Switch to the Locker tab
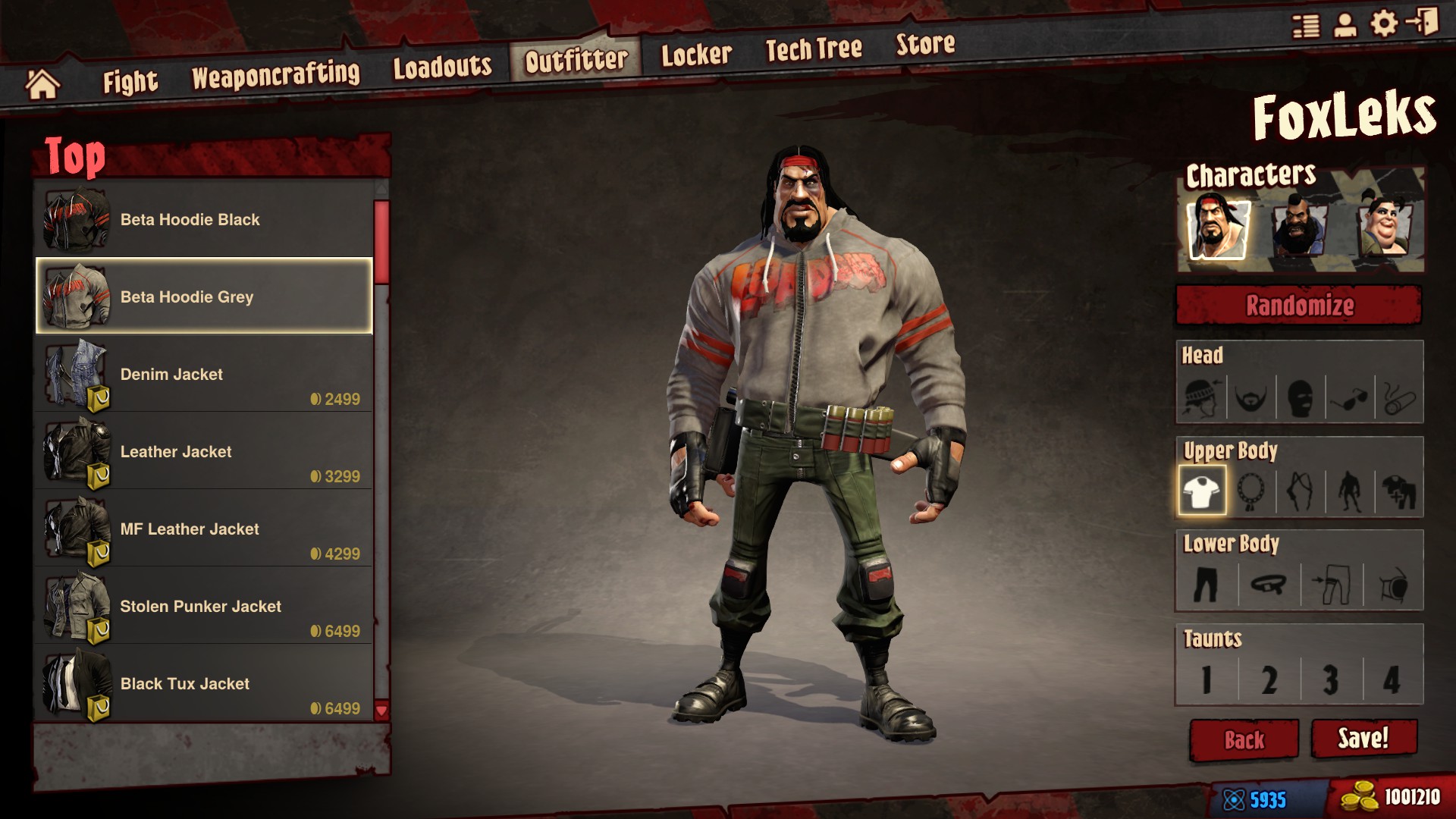The width and height of the screenshot is (1456, 819). coord(695,54)
